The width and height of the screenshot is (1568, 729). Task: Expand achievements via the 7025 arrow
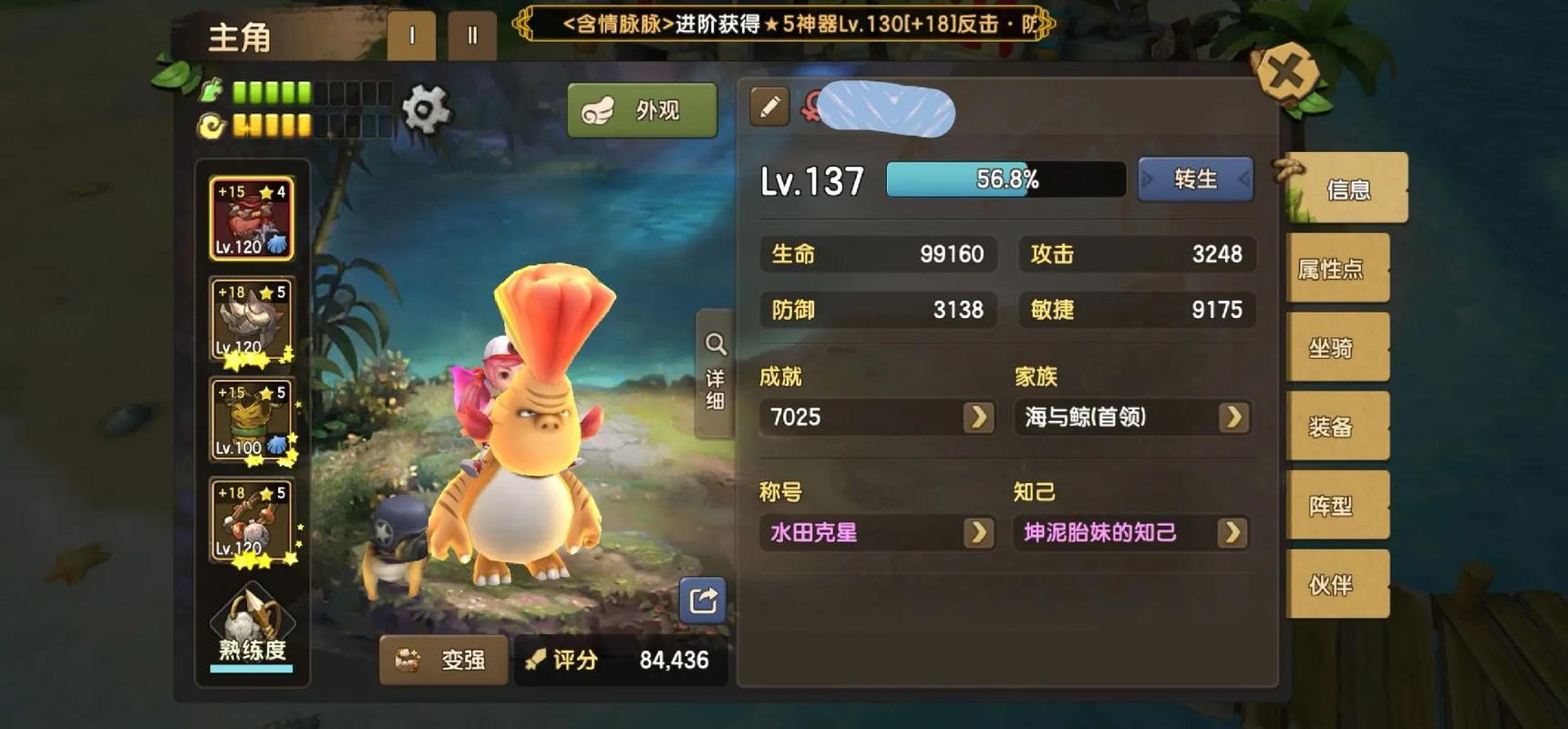(978, 417)
